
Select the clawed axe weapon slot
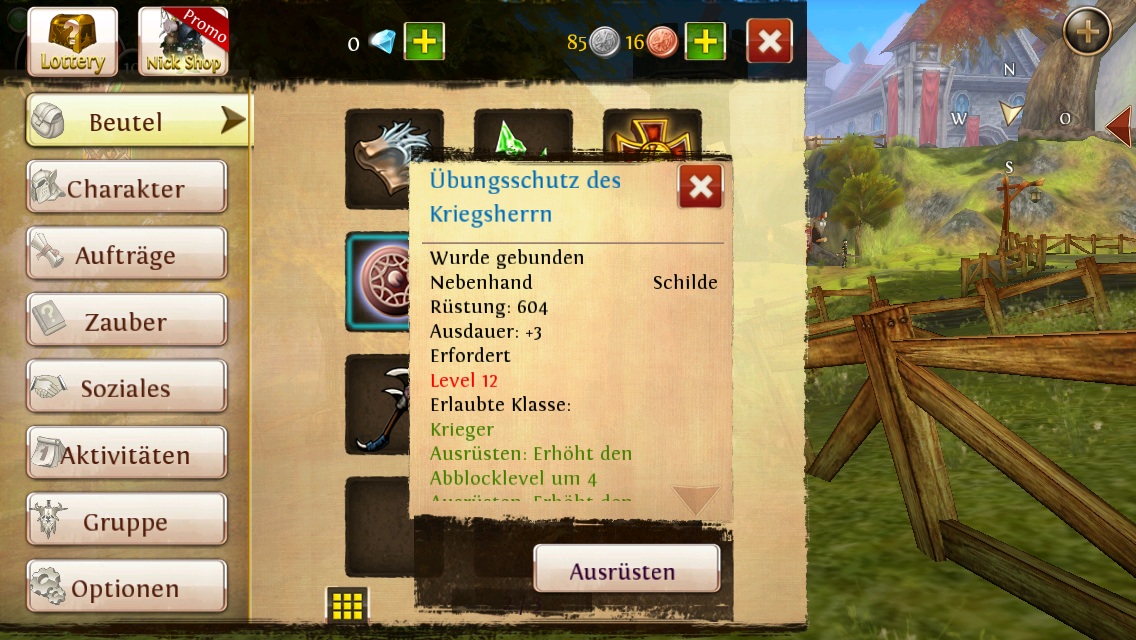coord(378,404)
